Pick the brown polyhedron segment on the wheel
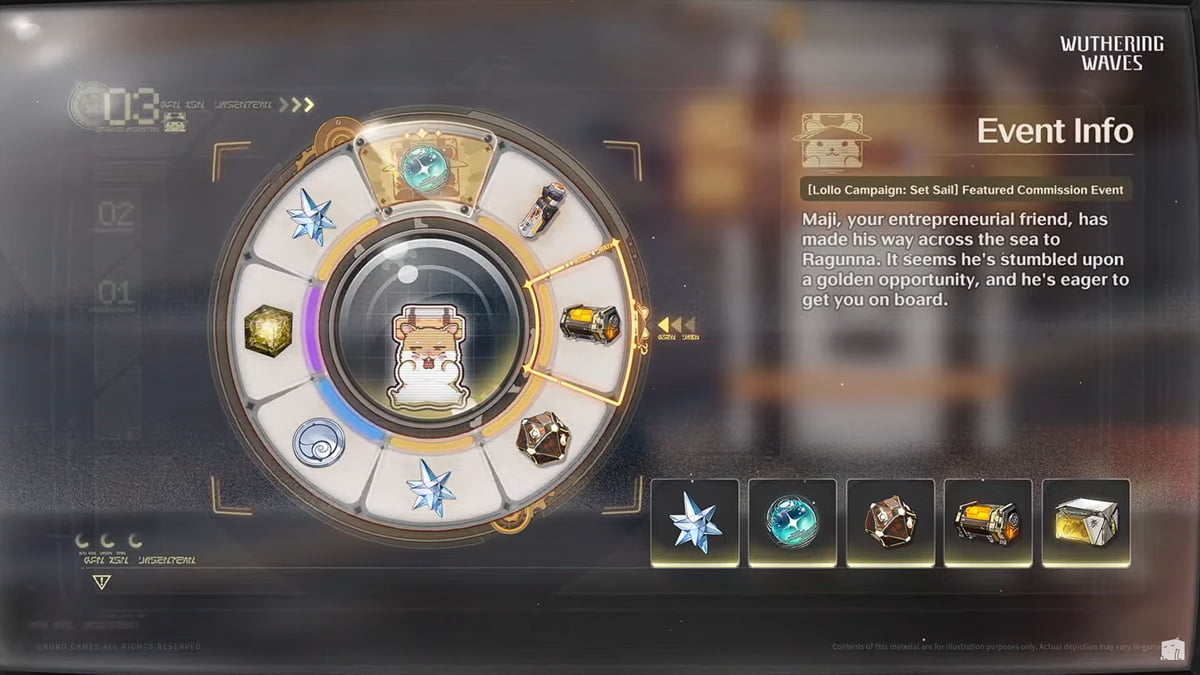 click(x=543, y=437)
